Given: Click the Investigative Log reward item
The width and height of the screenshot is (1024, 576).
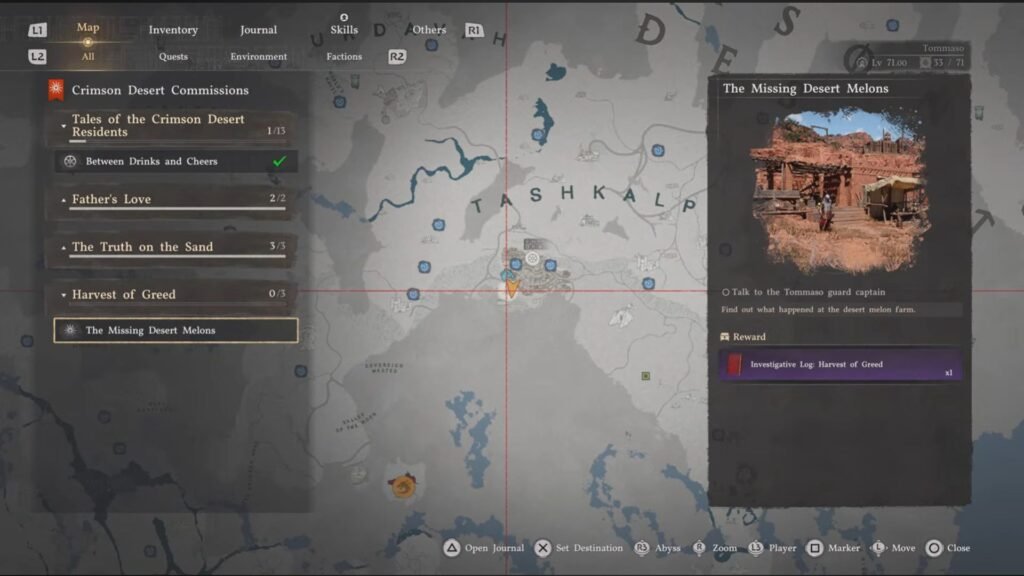Looking at the screenshot, I should coord(840,365).
